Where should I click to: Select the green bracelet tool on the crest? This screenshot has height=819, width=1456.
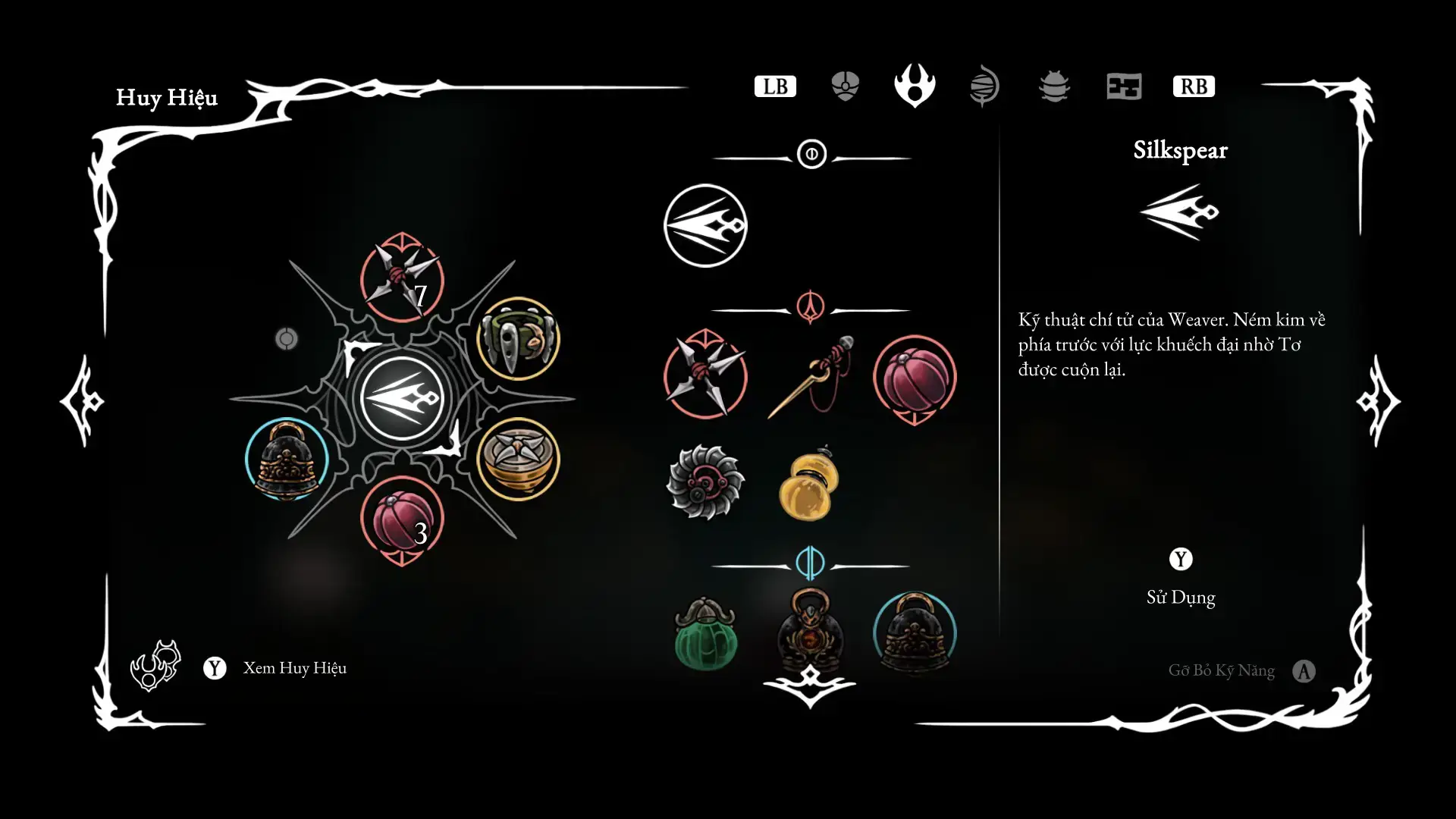tap(519, 339)
